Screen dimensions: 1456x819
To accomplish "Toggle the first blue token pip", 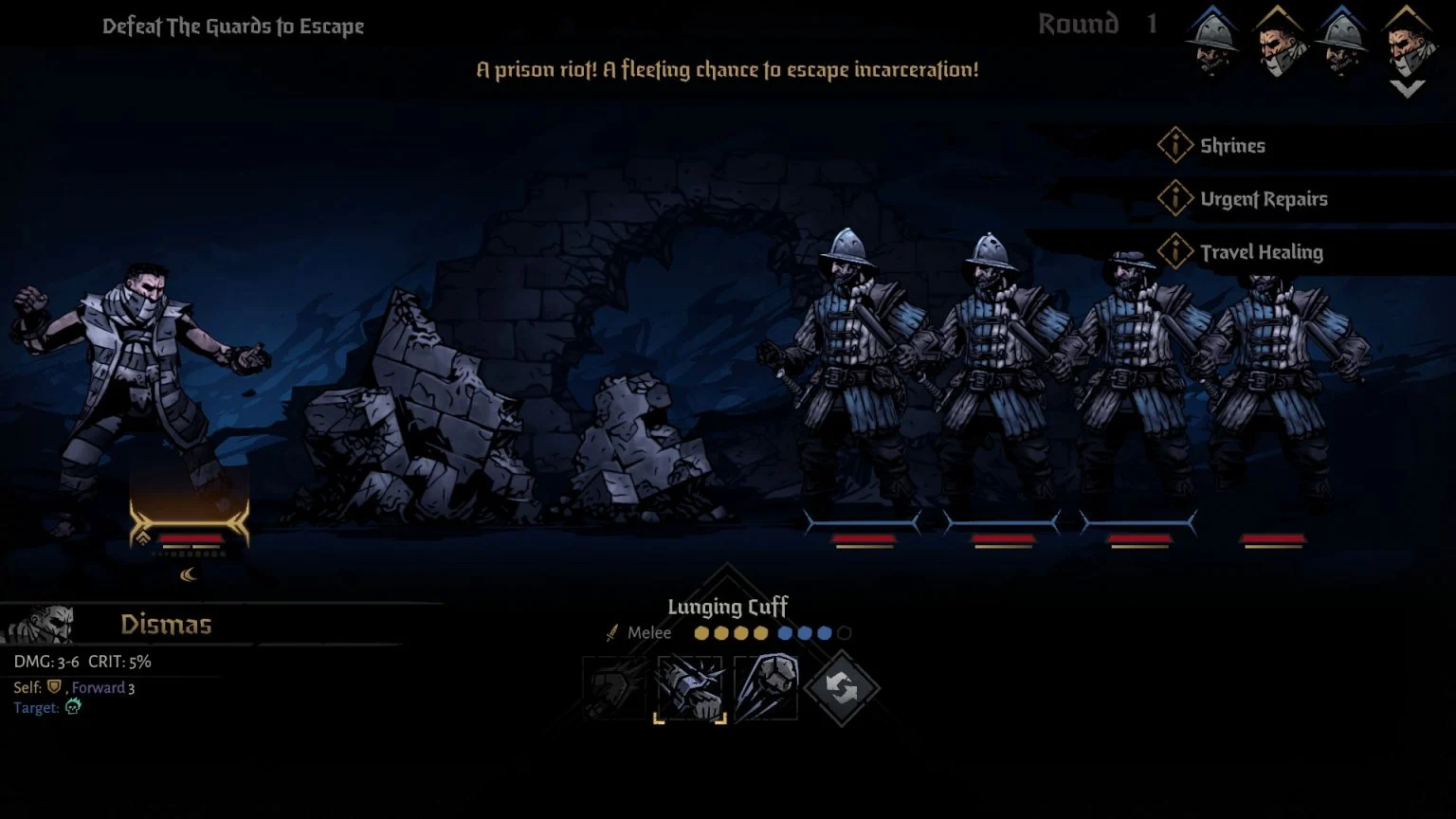I will coord(784,632).
